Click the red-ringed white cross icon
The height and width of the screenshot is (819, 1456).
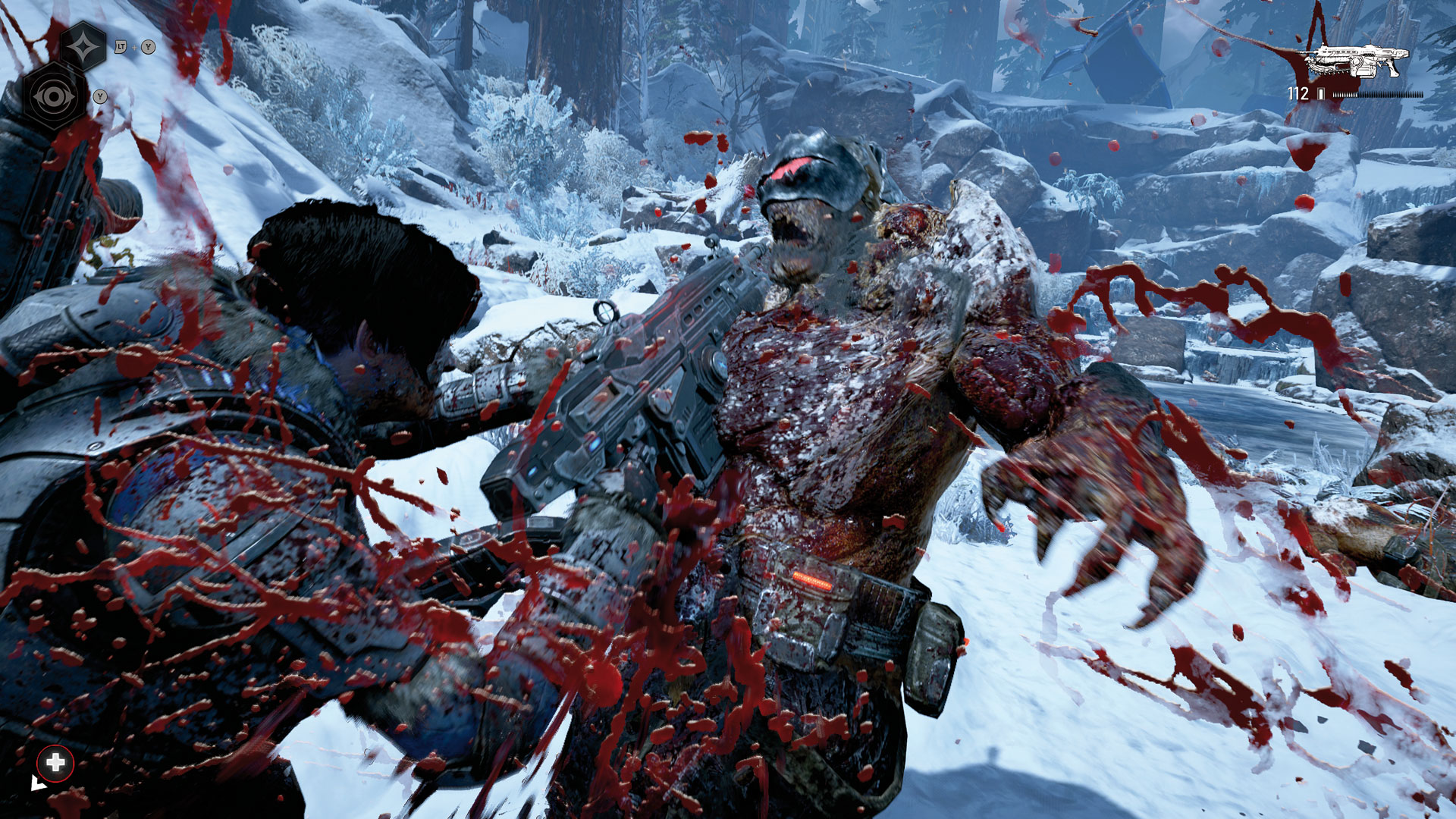coord(55,763)
